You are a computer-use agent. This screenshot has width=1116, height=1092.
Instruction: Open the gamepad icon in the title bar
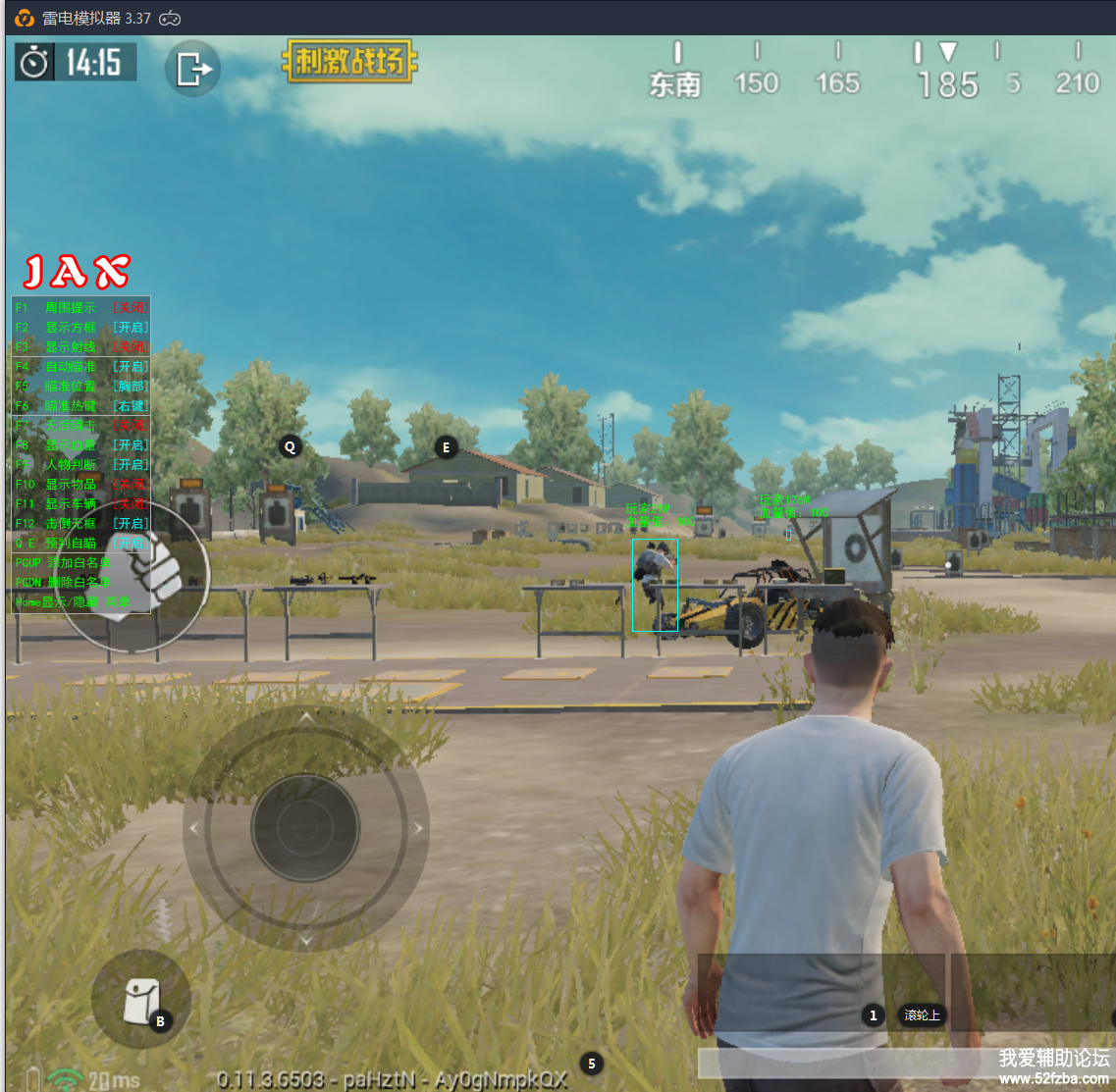click(x=171, y=18)
